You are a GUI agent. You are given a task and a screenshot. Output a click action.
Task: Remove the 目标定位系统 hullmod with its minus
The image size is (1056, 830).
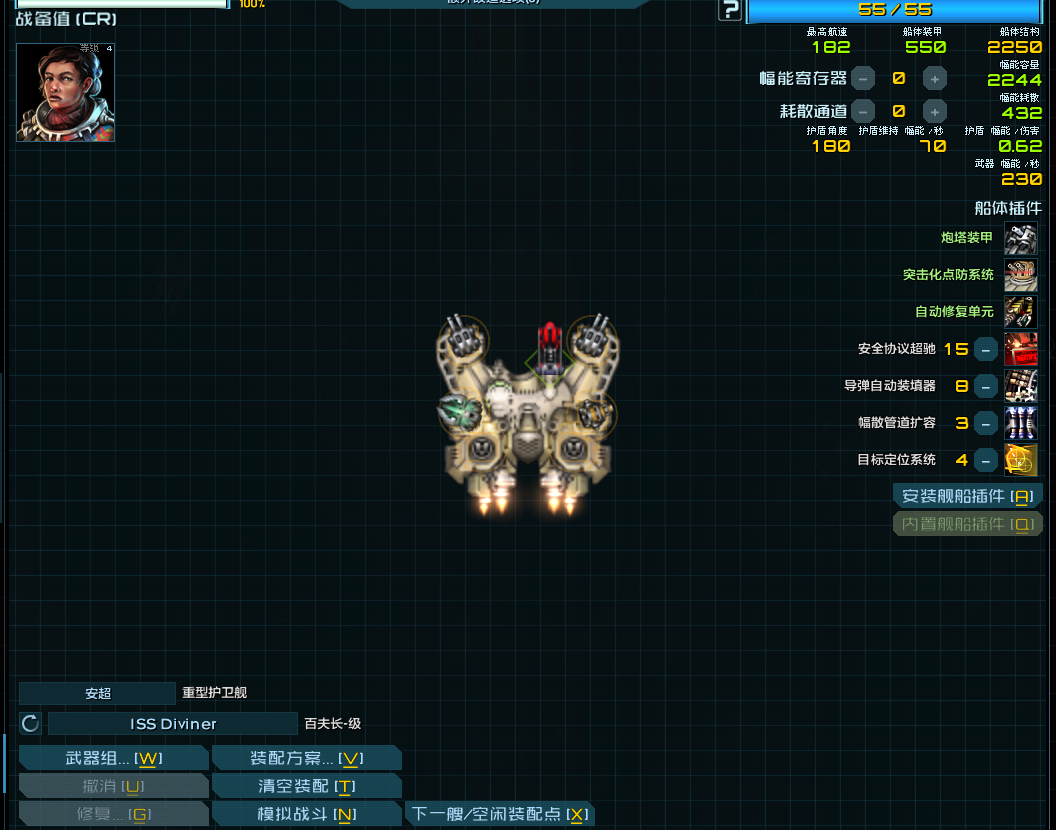(986, 460)
